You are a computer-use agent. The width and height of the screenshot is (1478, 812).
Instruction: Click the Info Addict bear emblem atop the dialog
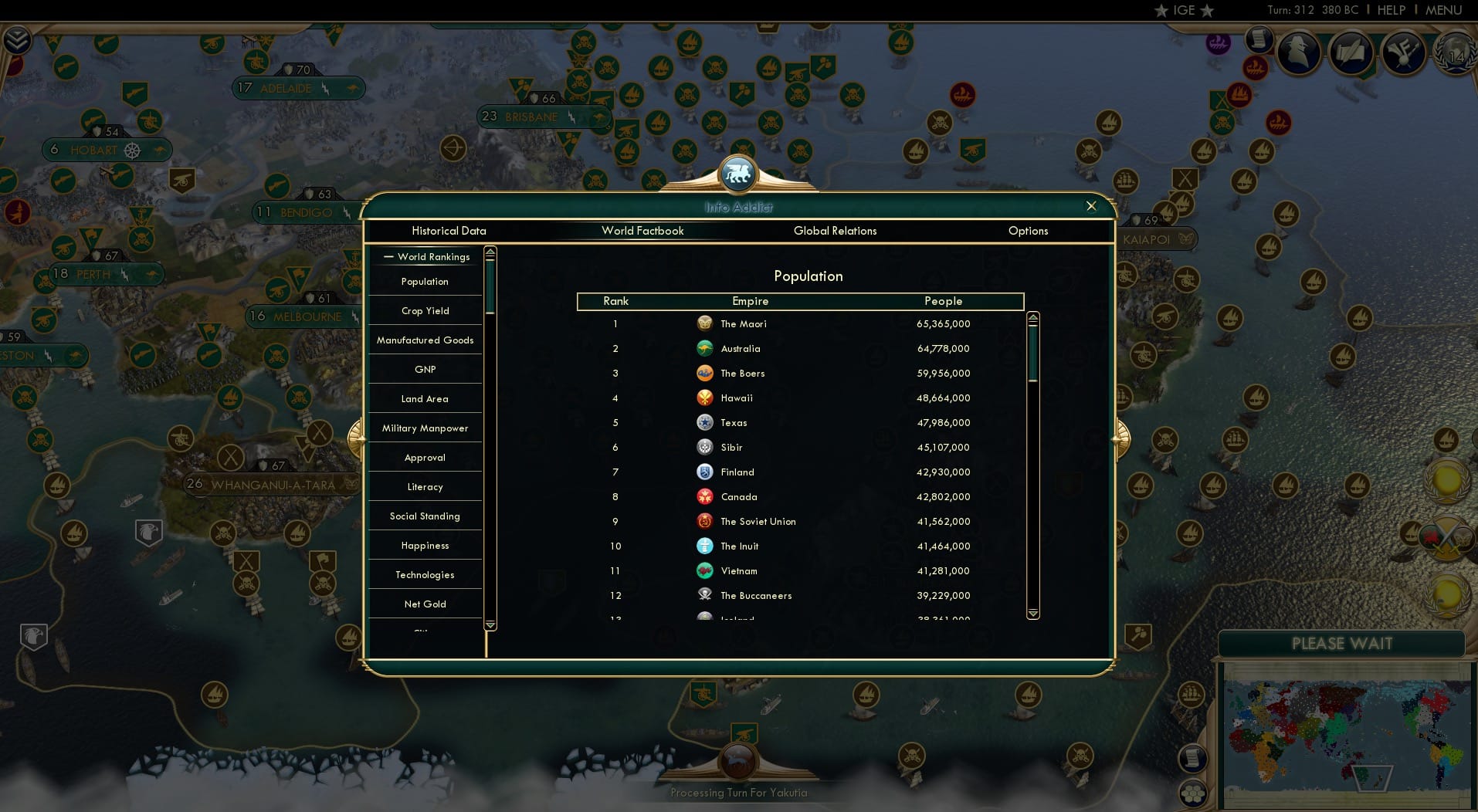click(739, 174)
